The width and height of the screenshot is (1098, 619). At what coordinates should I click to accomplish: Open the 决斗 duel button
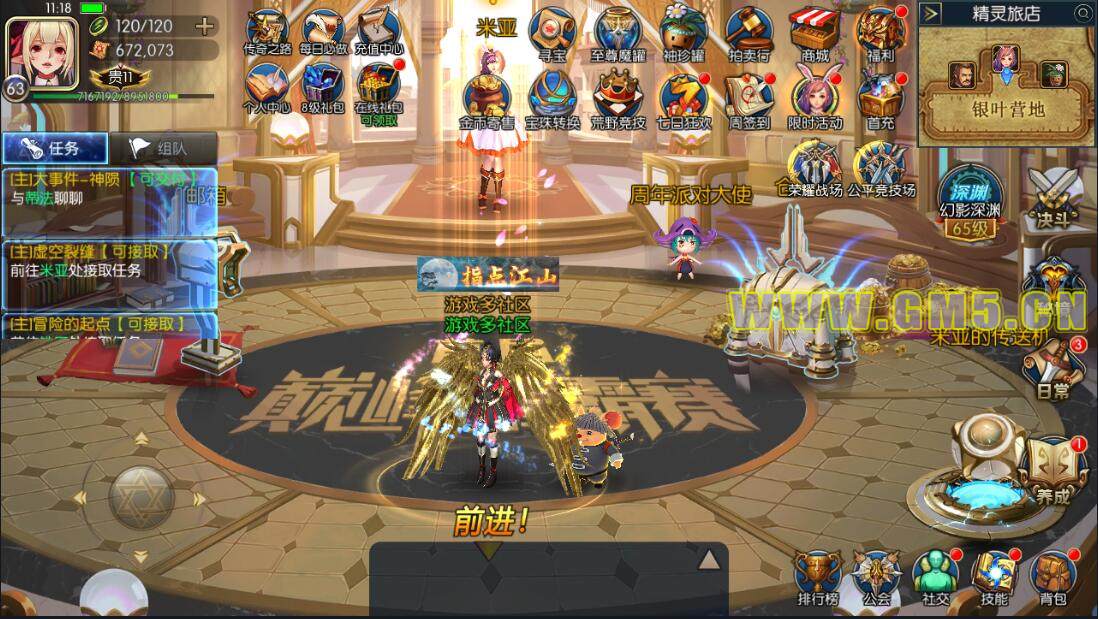(x=1061, y=195)
